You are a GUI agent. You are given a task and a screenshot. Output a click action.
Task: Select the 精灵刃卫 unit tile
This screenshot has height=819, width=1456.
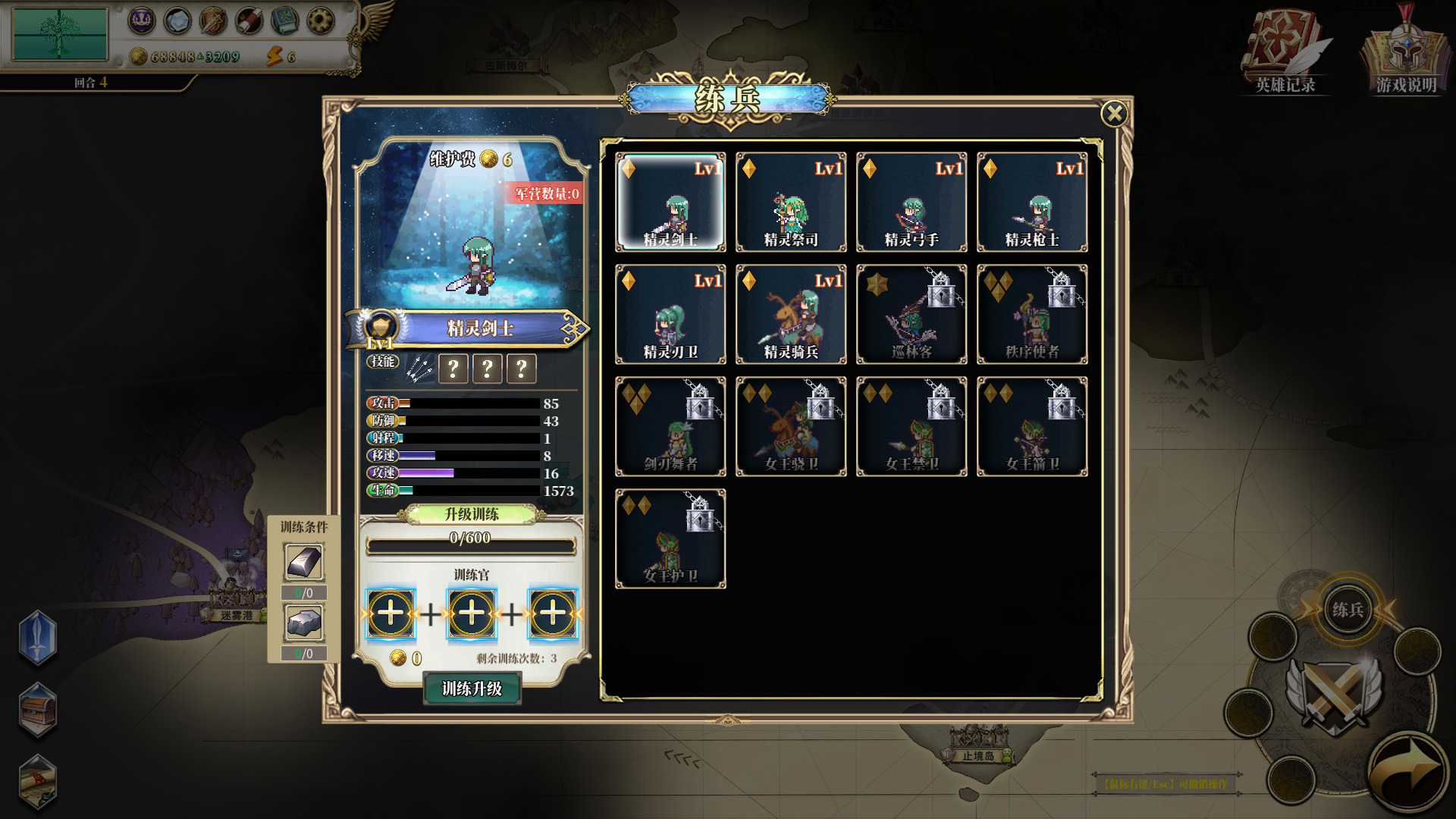tap(670, 315)
